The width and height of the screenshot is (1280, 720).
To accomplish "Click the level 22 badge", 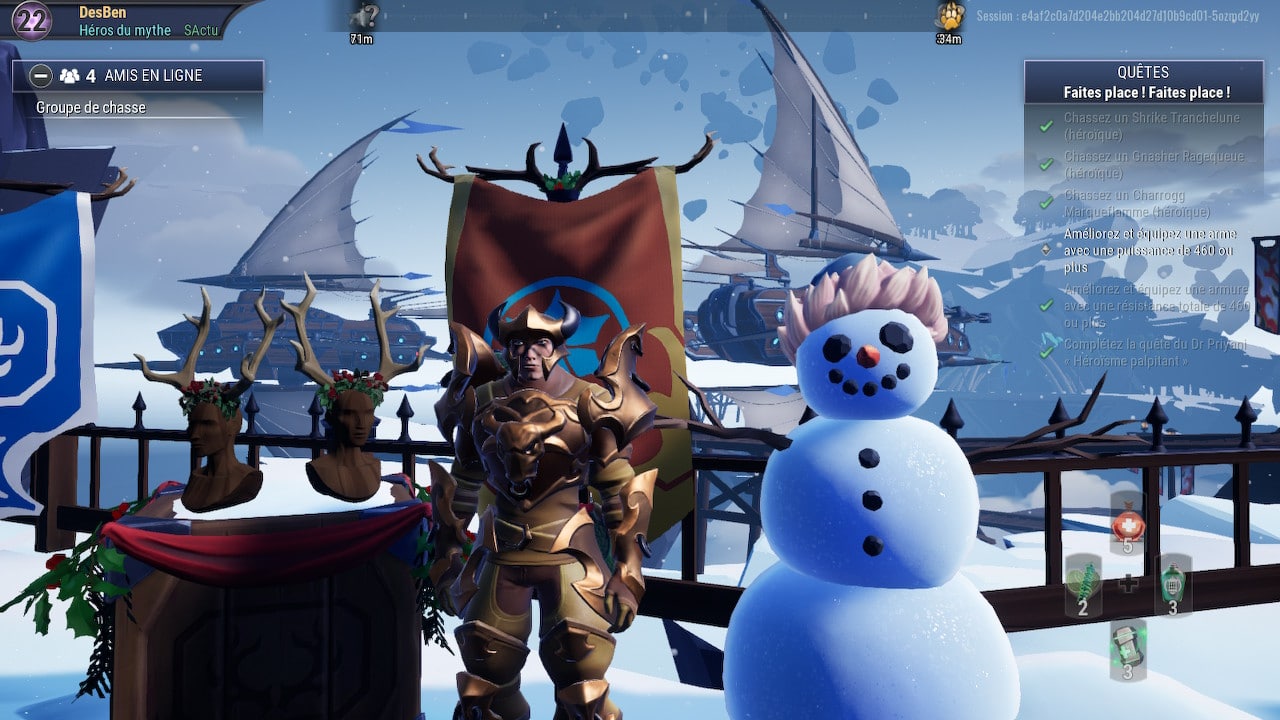I will click(32, 20).
